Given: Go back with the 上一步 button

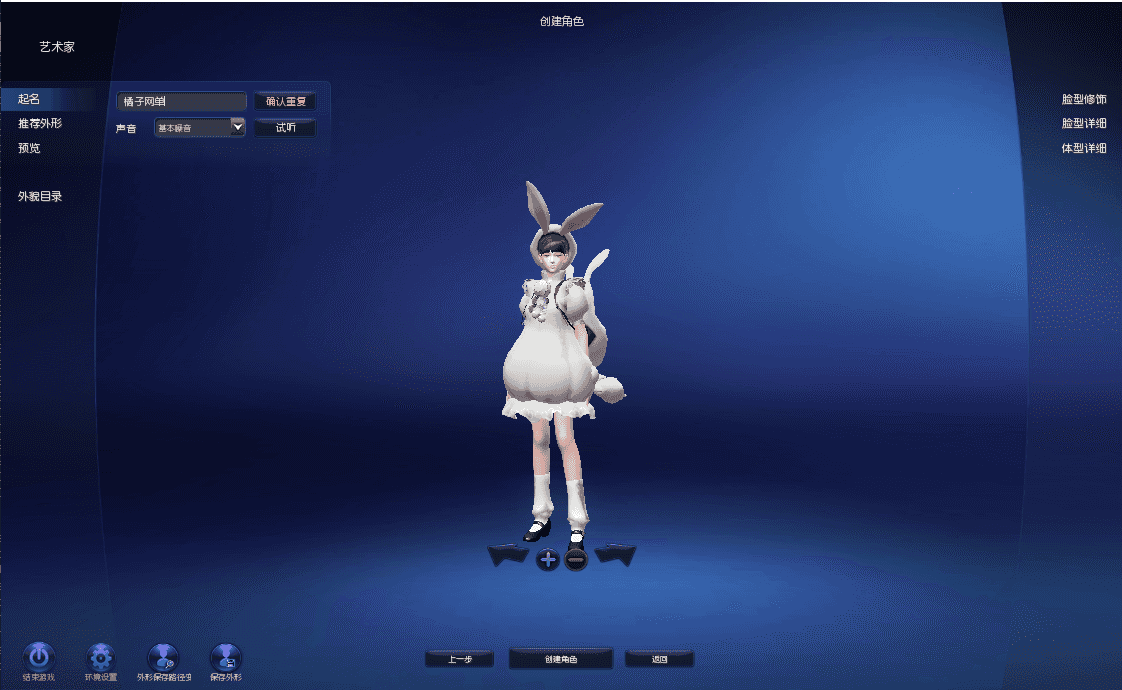Looking at the screenshot, I should coord(459,659).
